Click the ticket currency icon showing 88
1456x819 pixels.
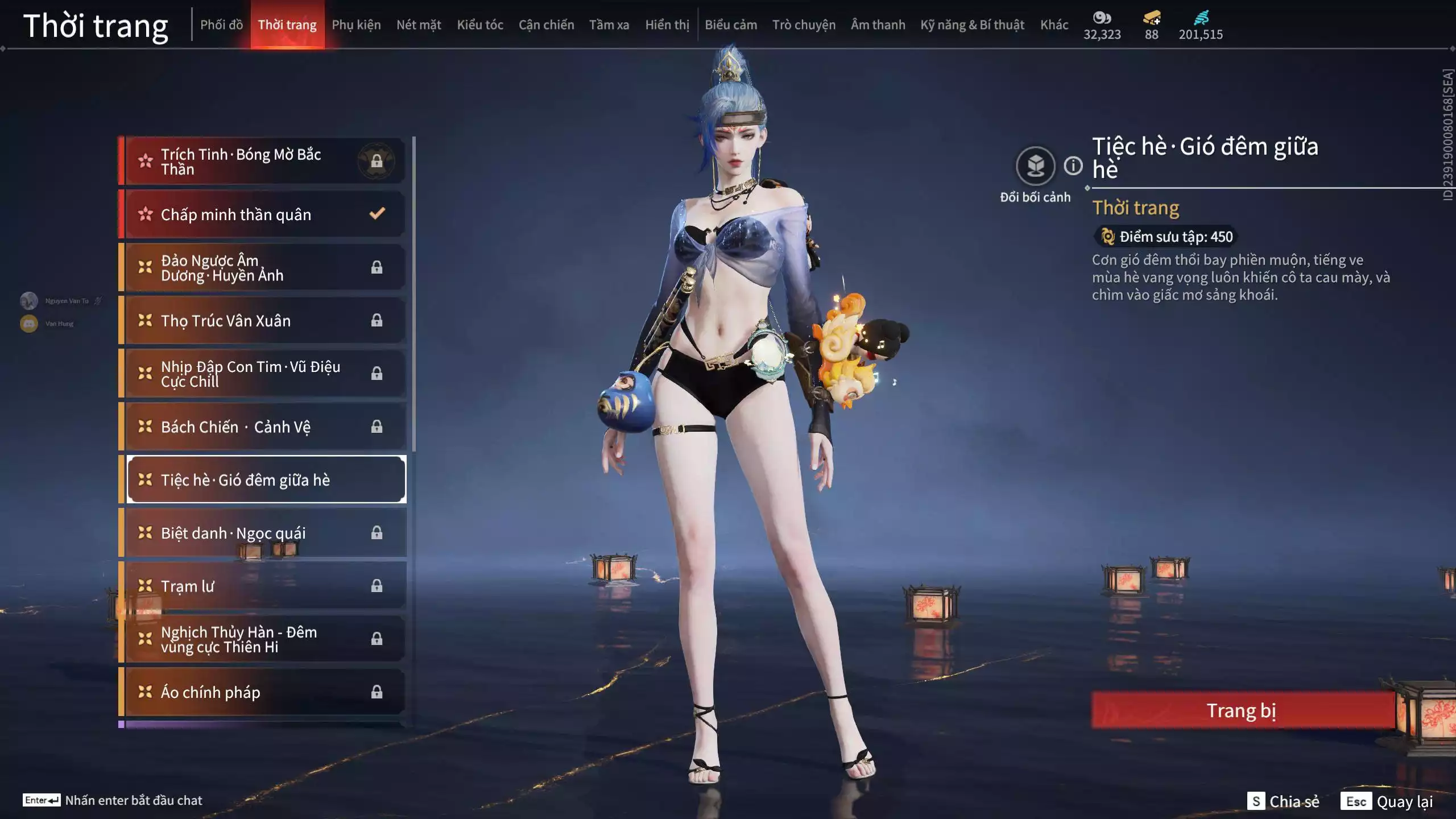click(1151, 17)
